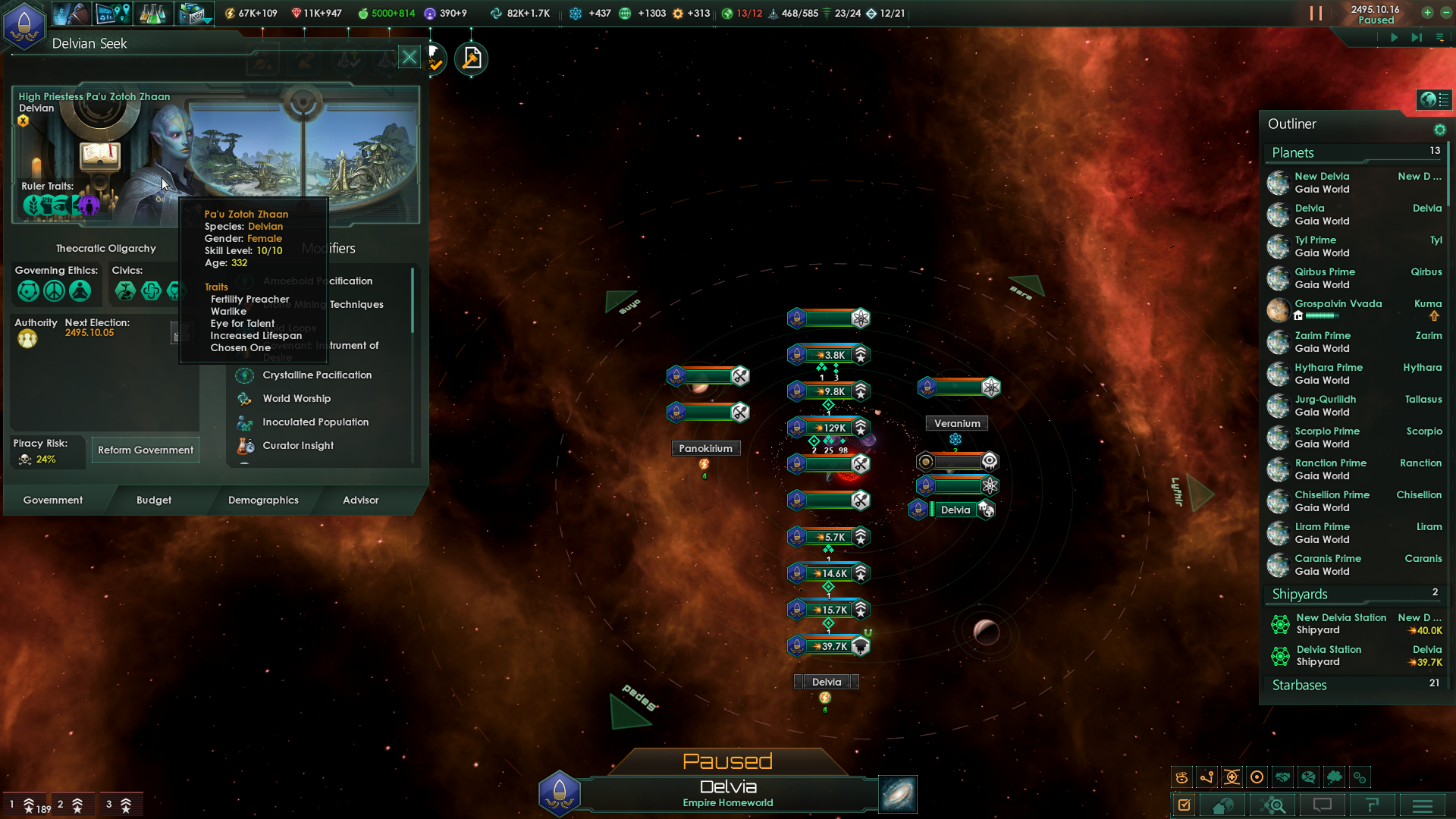Image resolution: width=1456 pixels, height=819 pixels.
Task: Open the Contacts panel icon
Action: pos(72,14)
